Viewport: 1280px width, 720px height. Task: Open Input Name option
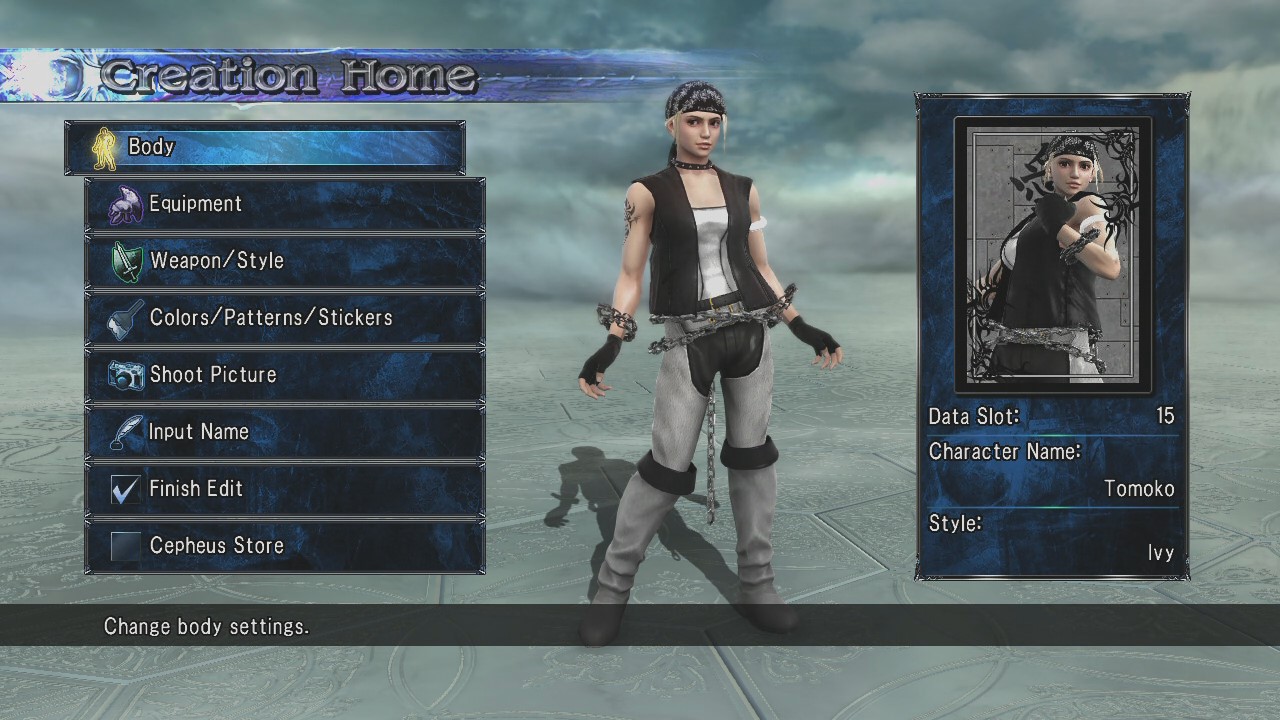pos(285,432)
